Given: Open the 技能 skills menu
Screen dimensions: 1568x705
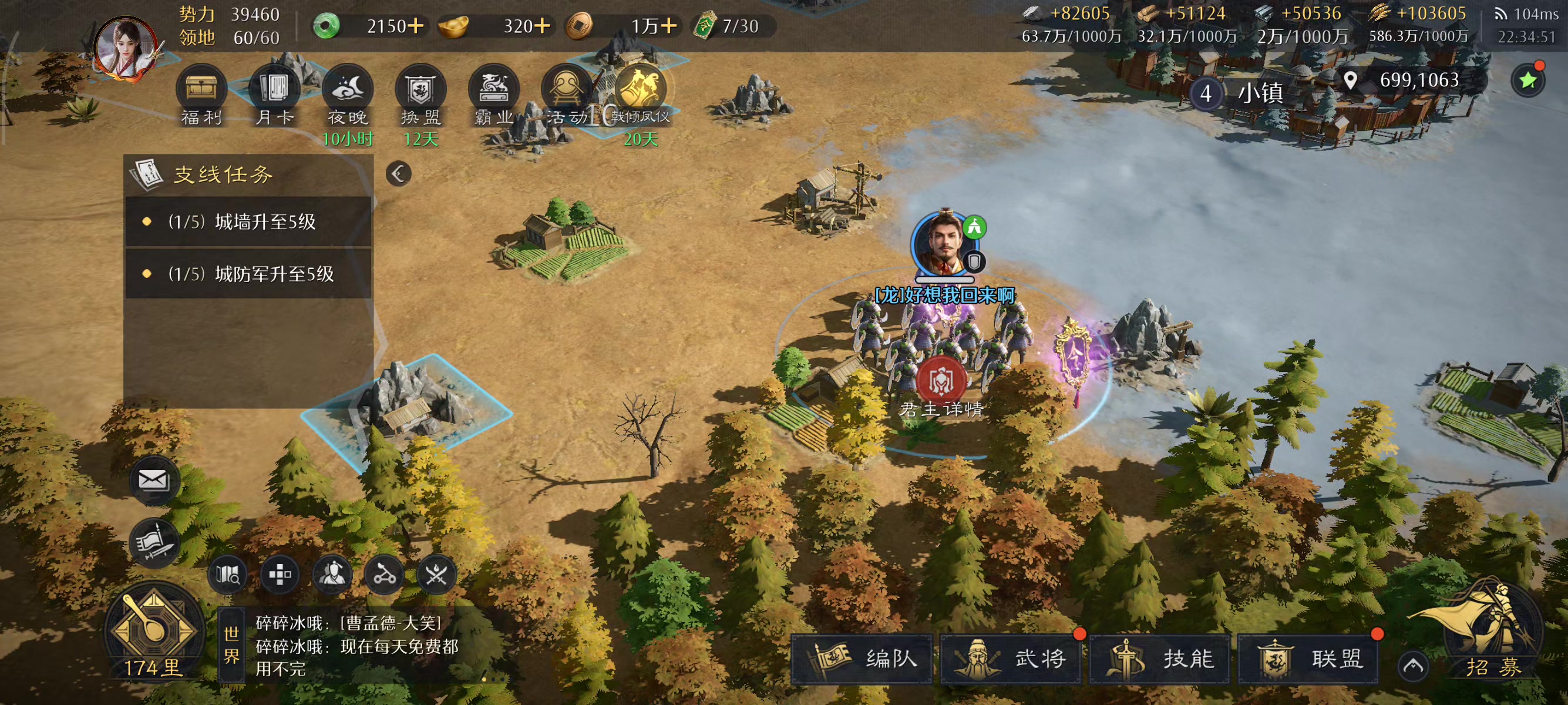Looking at the screenshot, I should [x=1160, y=658].
